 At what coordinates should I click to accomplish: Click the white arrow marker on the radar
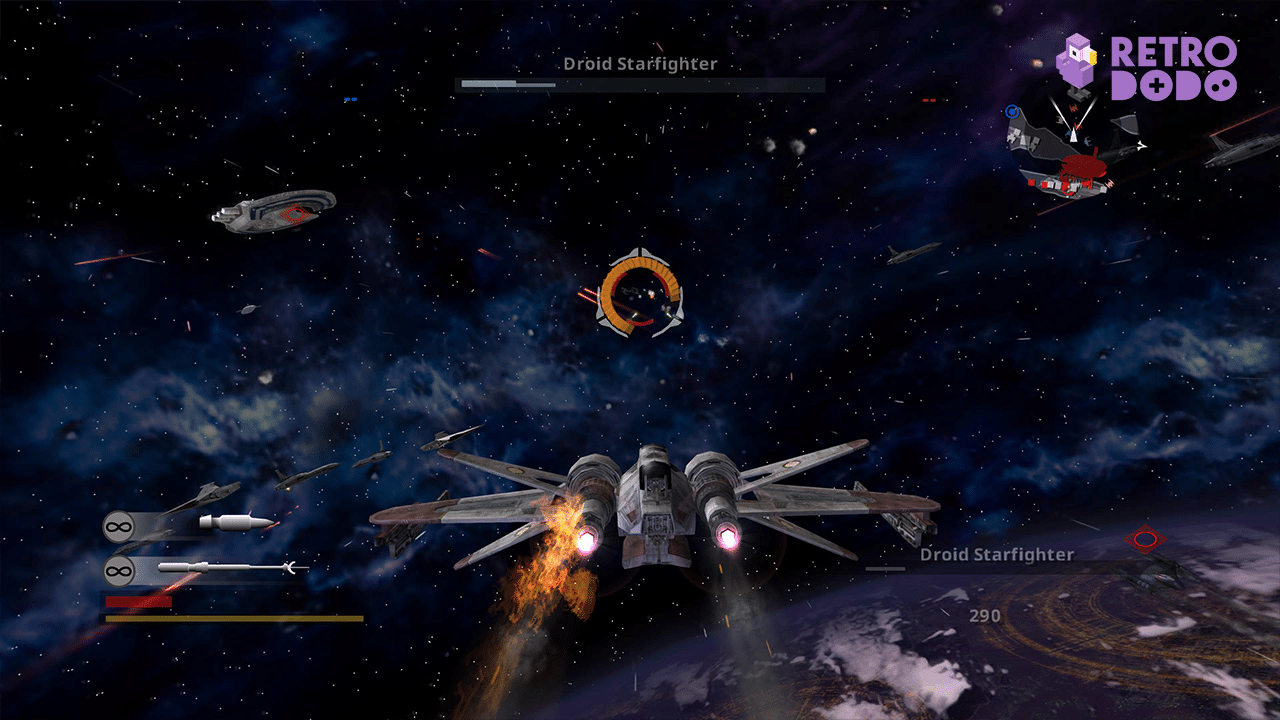coord(1073,135)
